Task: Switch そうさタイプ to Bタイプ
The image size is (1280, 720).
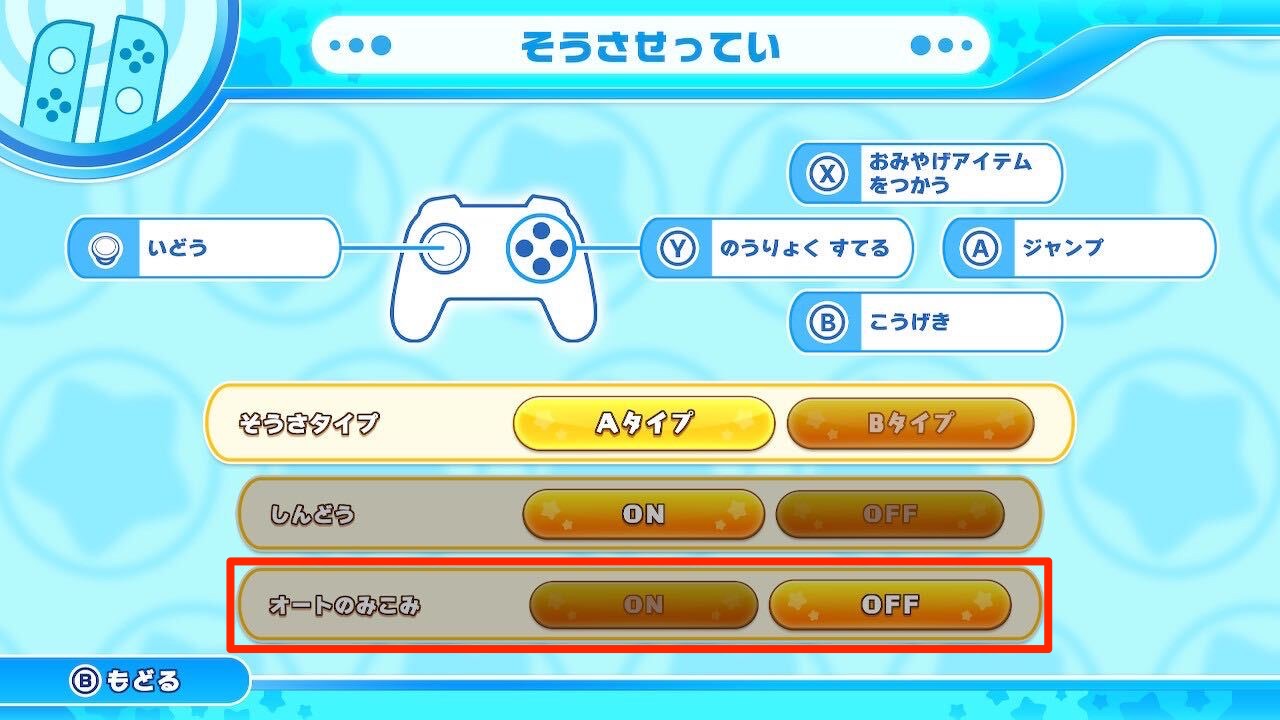Action: (911, 424)
